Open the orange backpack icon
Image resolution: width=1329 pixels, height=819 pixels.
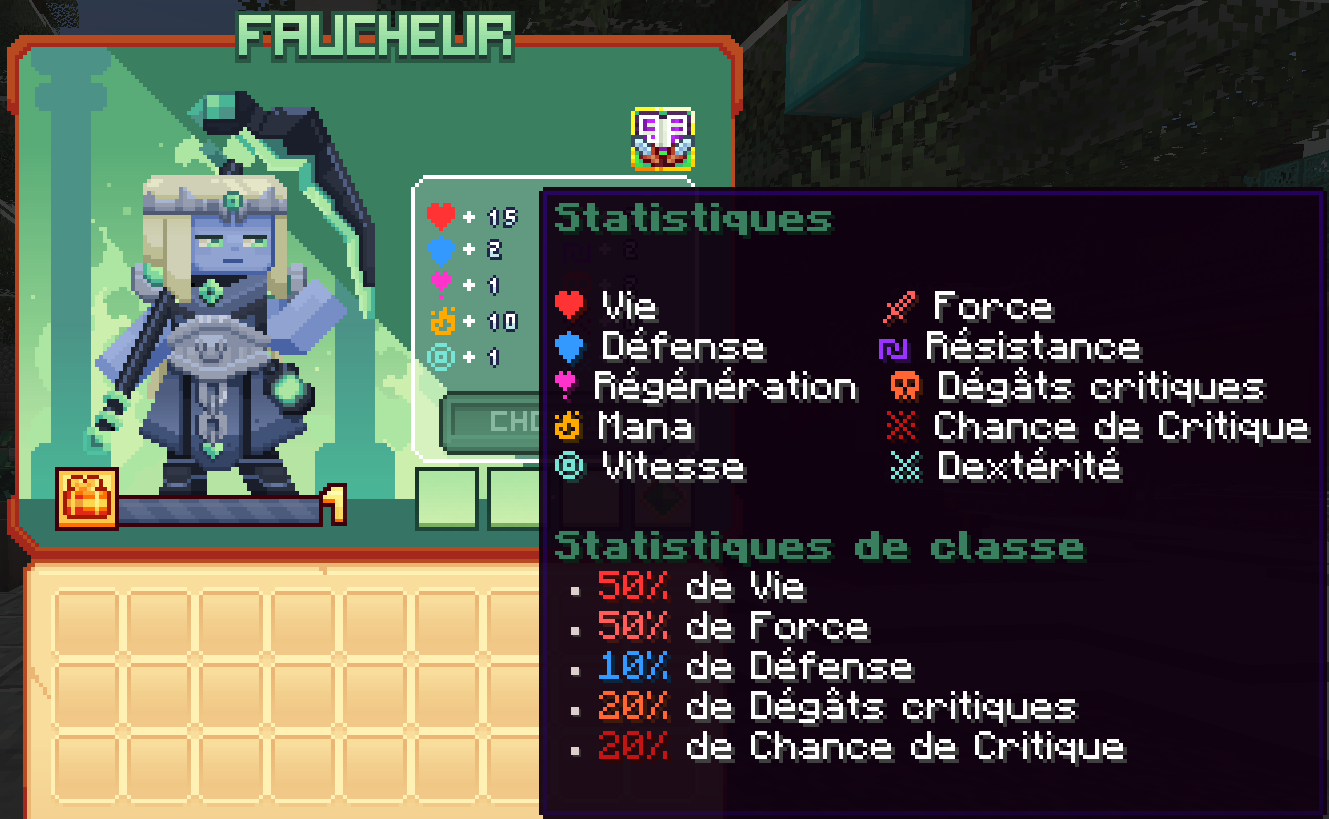coord(87,498)
